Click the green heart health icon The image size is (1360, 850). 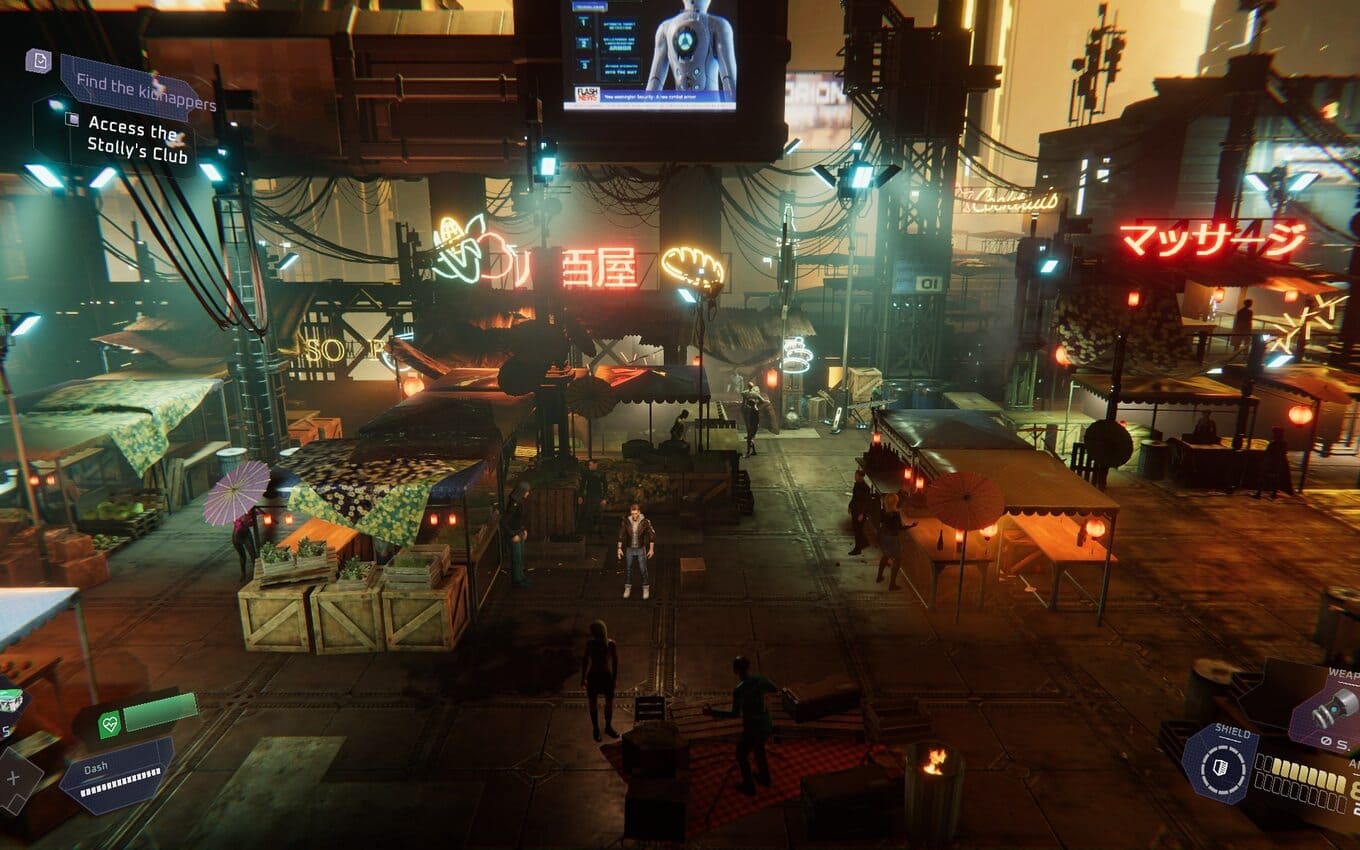tap(110, 724)
